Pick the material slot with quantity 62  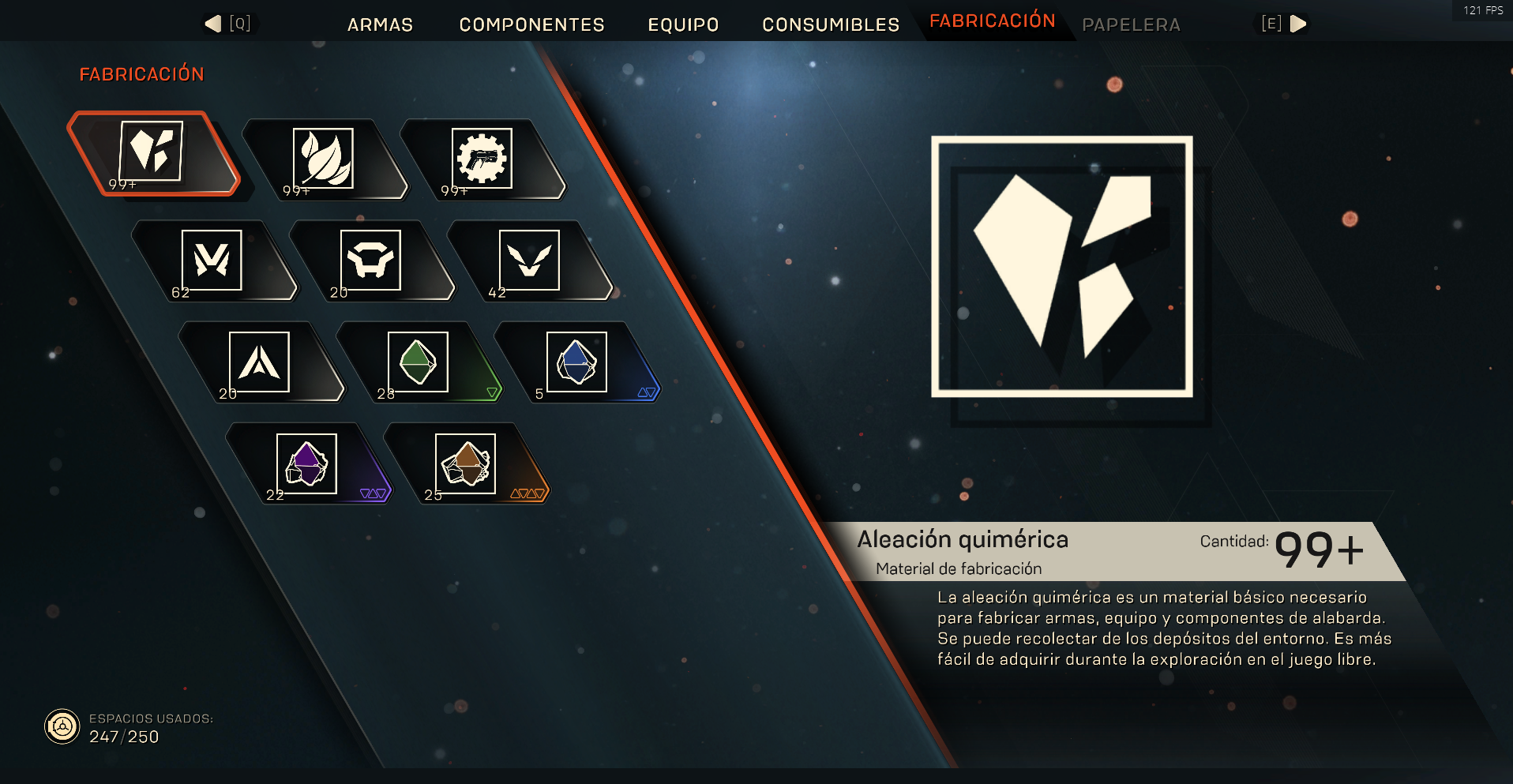(x=212, y=261)
